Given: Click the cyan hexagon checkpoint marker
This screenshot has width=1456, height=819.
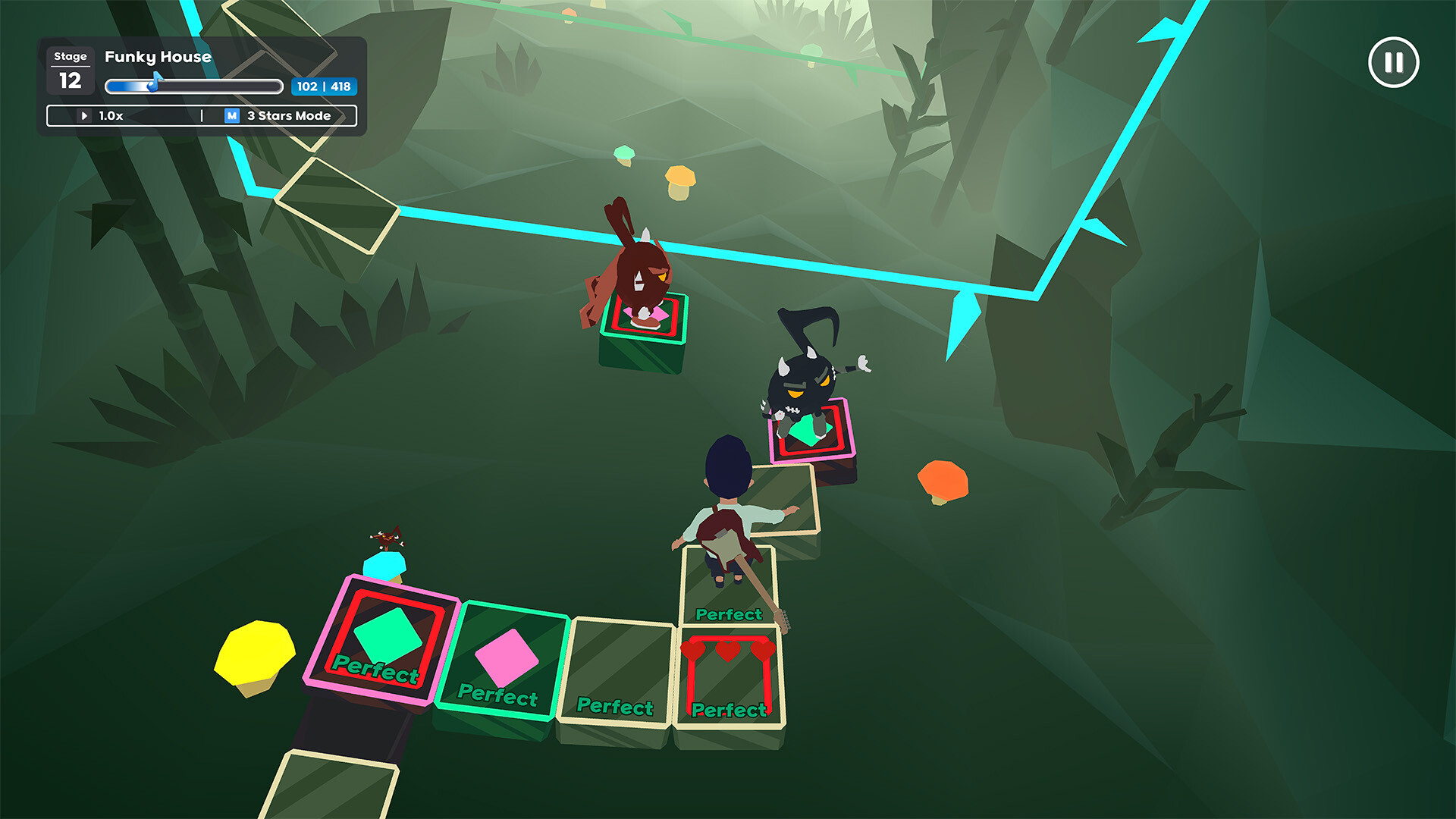Looking at the screenshot, I should [x=385, y=565].
